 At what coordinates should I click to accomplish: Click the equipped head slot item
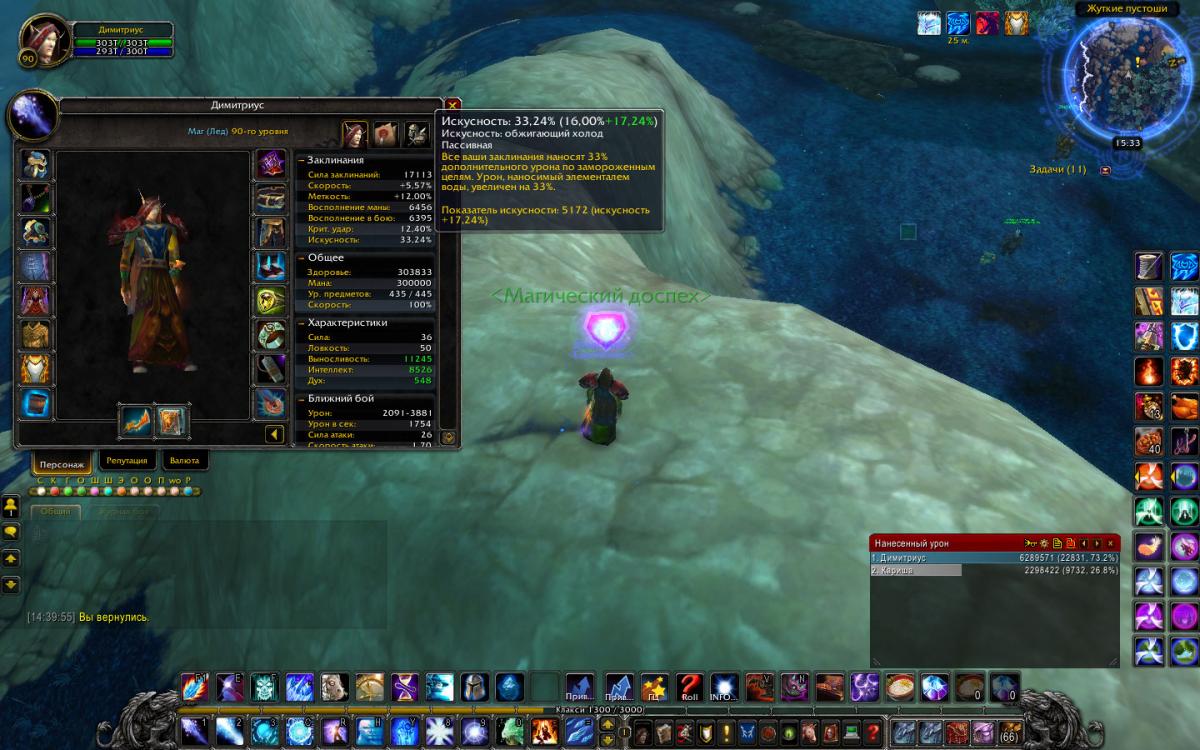coord(36,165)
